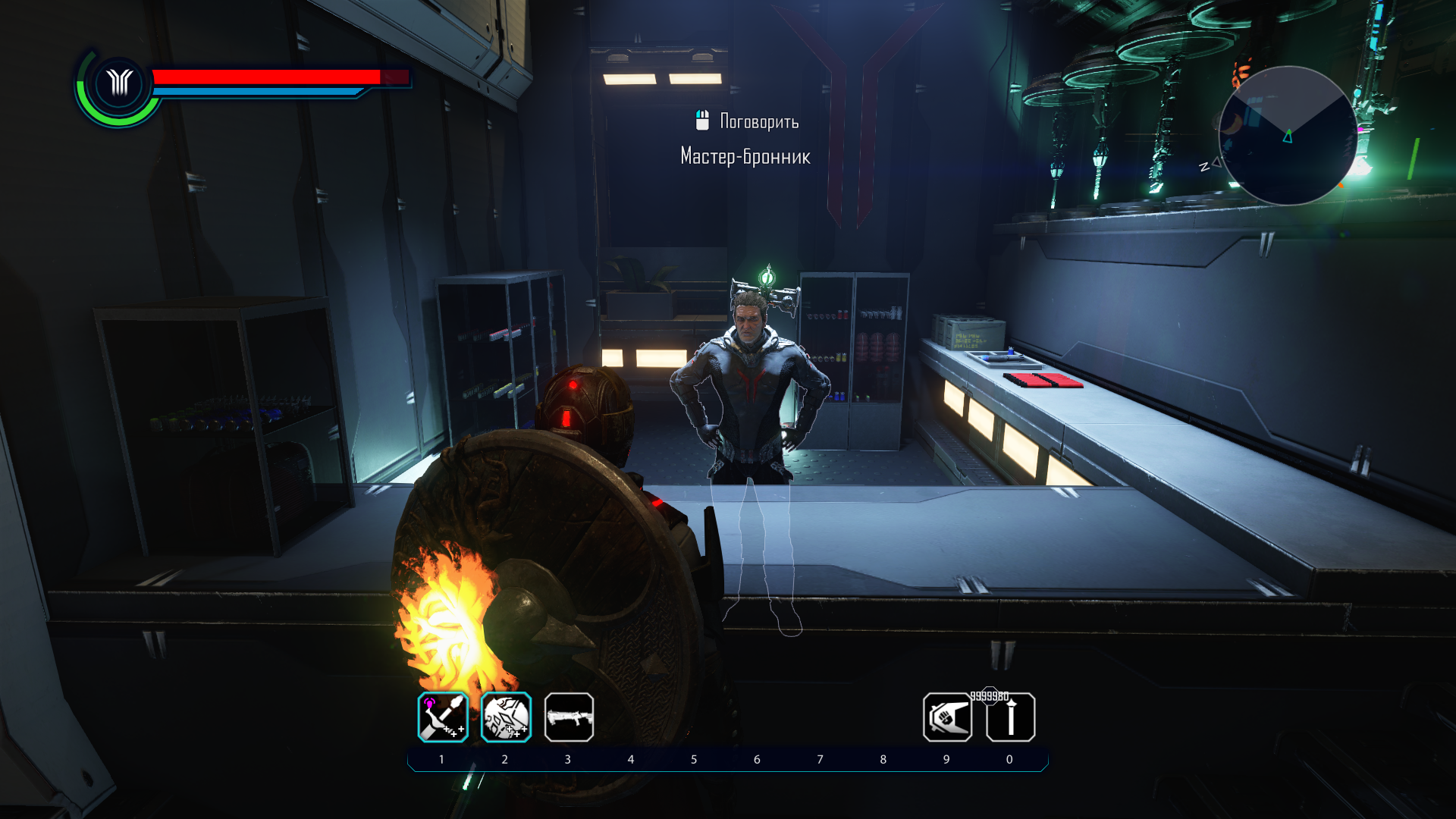Viewport: 1456px width, 819px height.
Task: Activate the fist gauntlet item in slot 9
Action: [947, 717]
